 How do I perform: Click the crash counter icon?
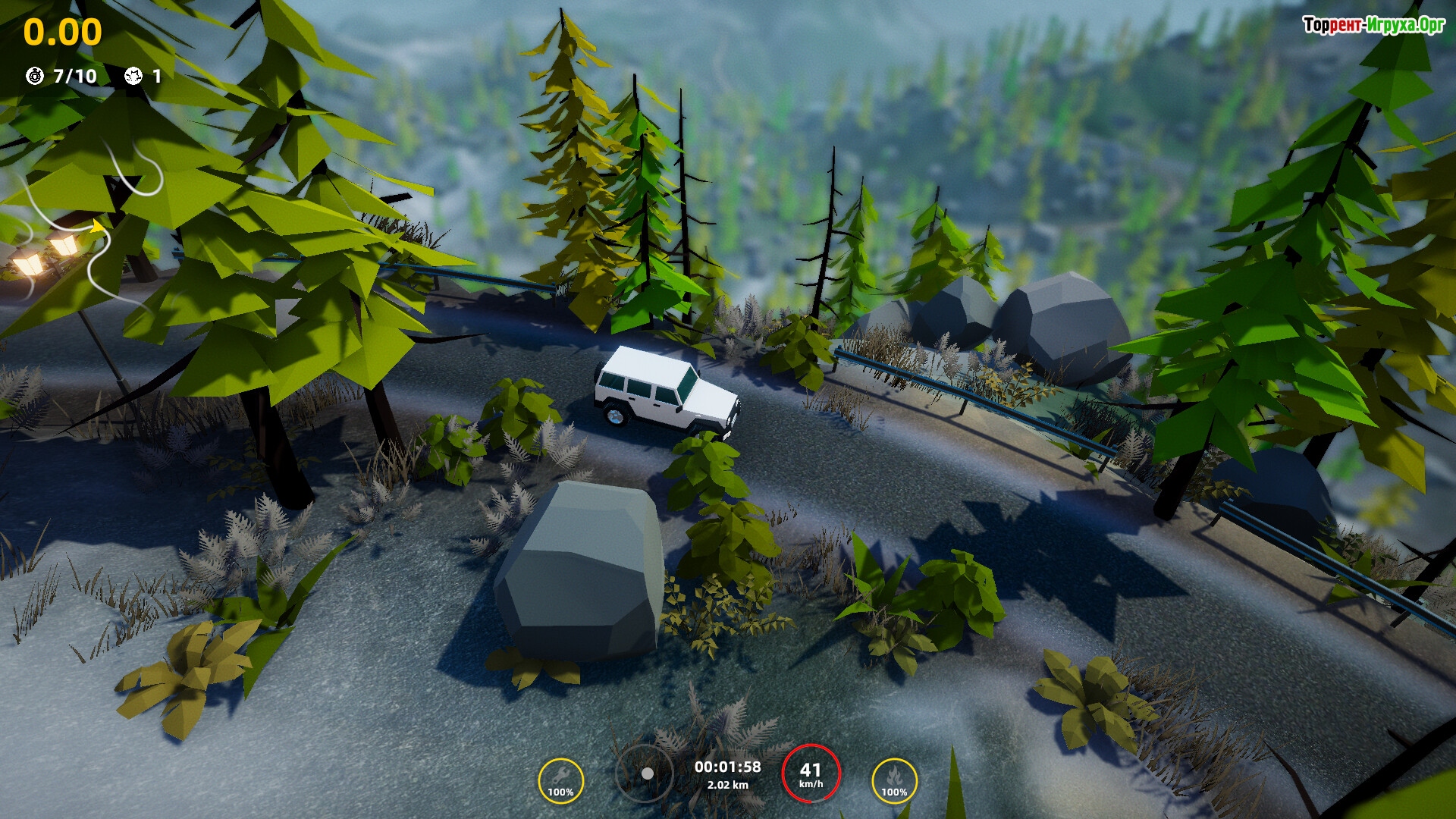pyautogui.click(x=133, y=76)
